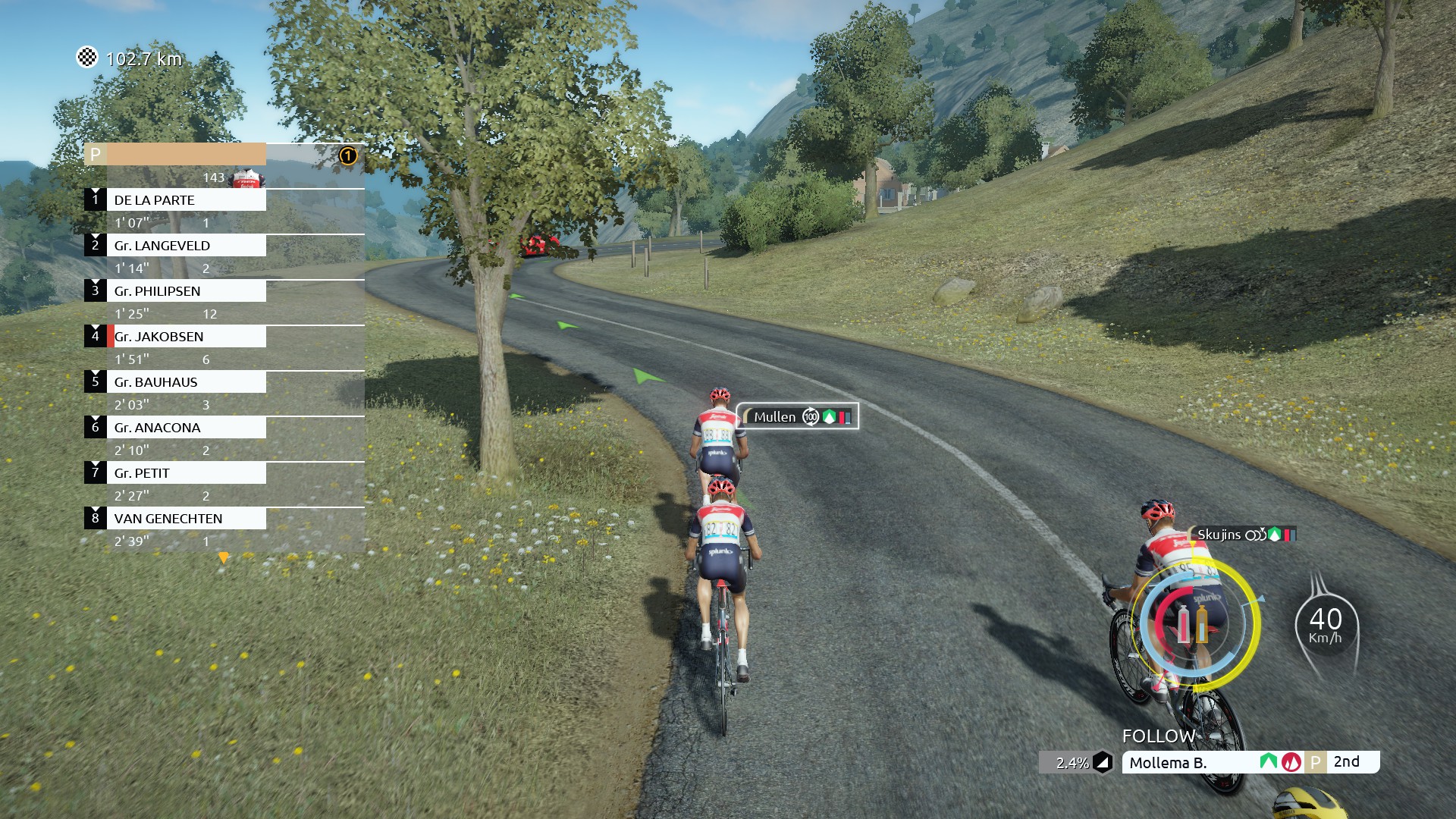Screen dimensions: 1456x819
Task: Choose the Gr. ANACONA group row
Action: pyautogui.click(x=186, y=428)
